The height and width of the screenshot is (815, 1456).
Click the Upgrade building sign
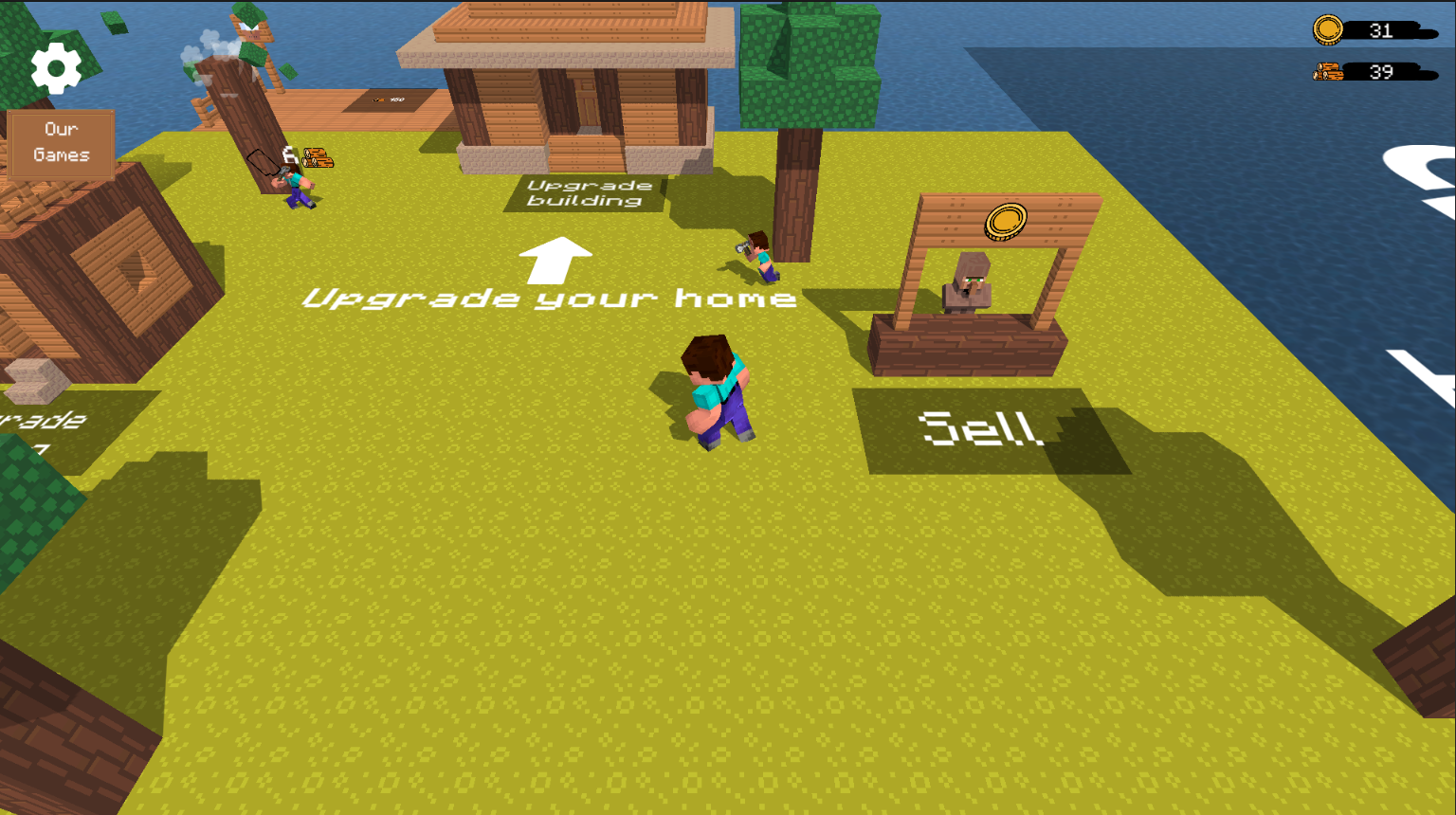click(586, 193)
